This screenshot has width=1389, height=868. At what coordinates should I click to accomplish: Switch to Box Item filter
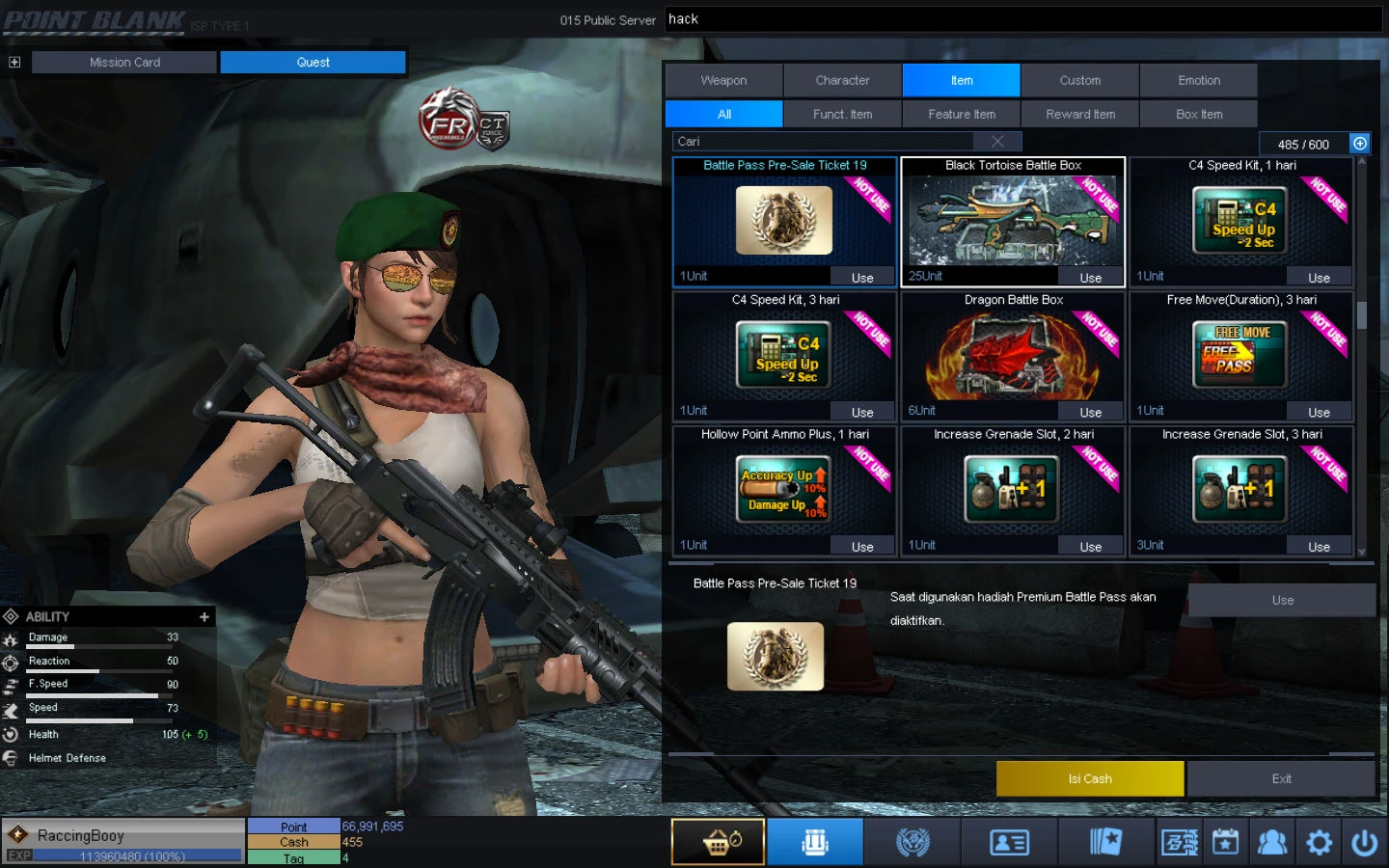pyautogui.click(x=1198, y=114)
